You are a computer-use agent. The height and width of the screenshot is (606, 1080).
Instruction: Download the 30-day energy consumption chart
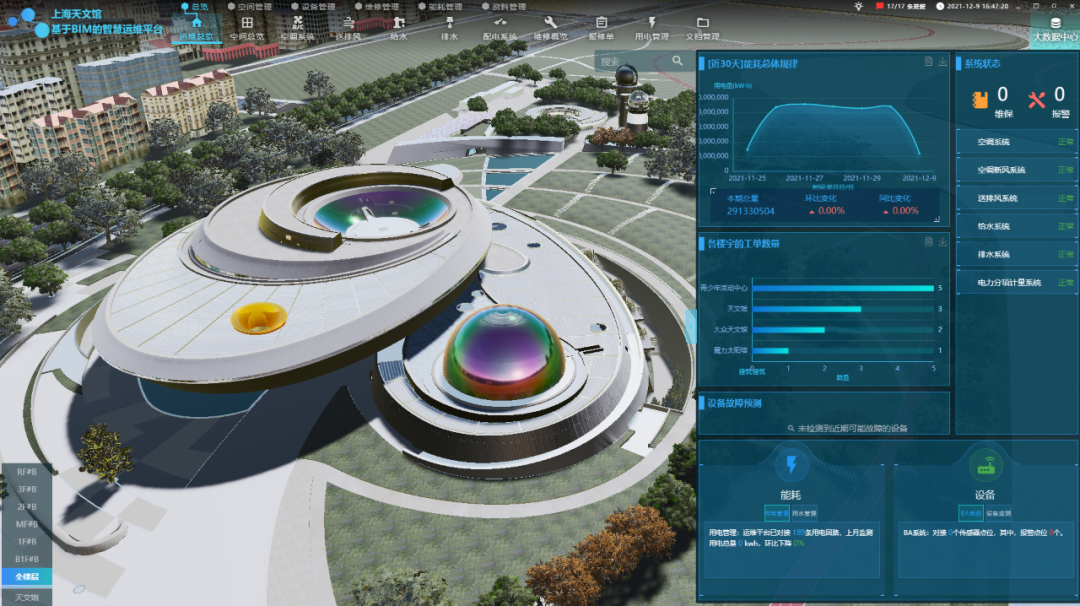[x=942, y=62]
